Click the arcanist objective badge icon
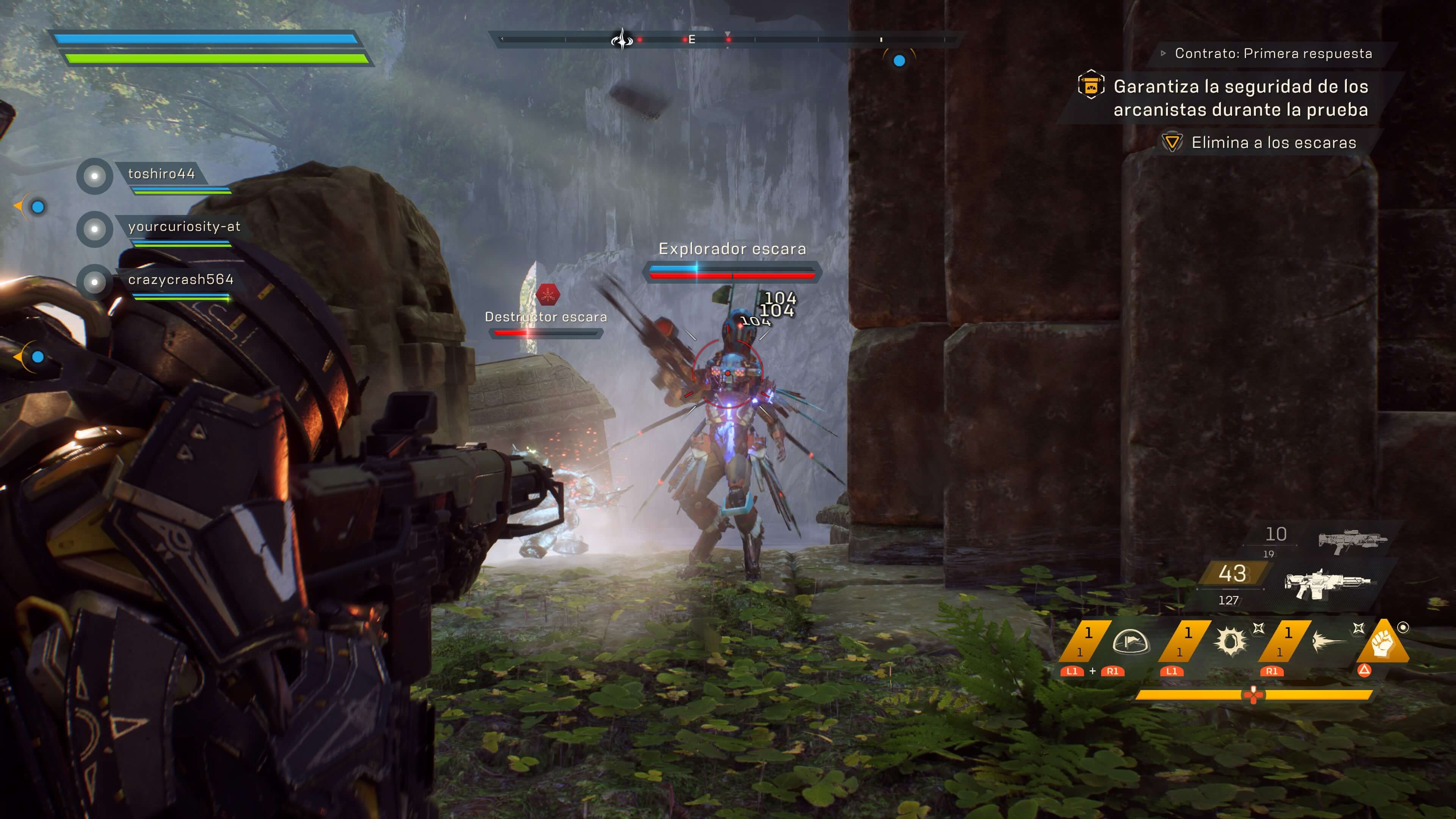Image resolution: width=1456 pixels, height=819 pixels. [1091, 85]
